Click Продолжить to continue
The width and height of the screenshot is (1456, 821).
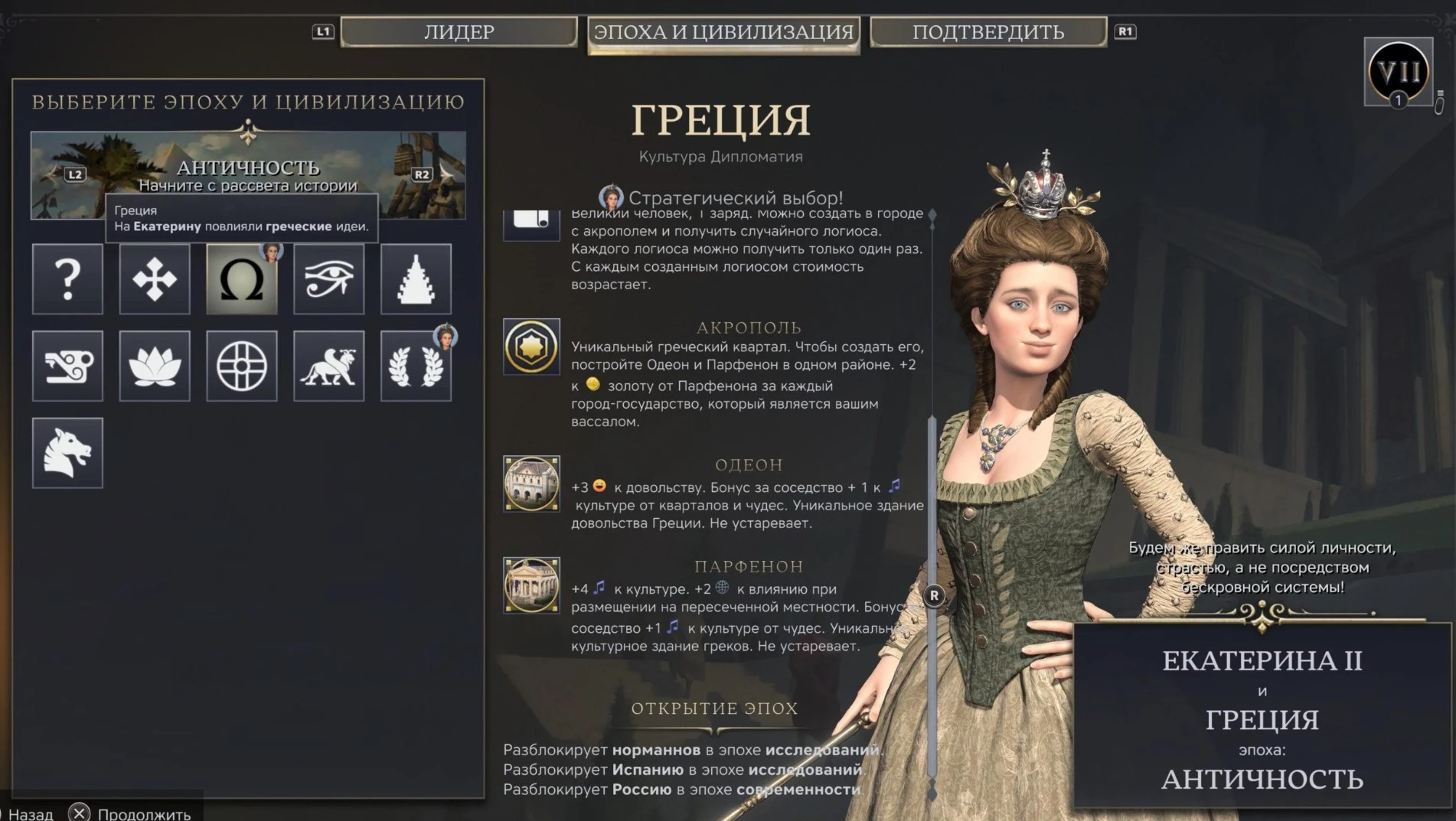click(x=130, y=813)
